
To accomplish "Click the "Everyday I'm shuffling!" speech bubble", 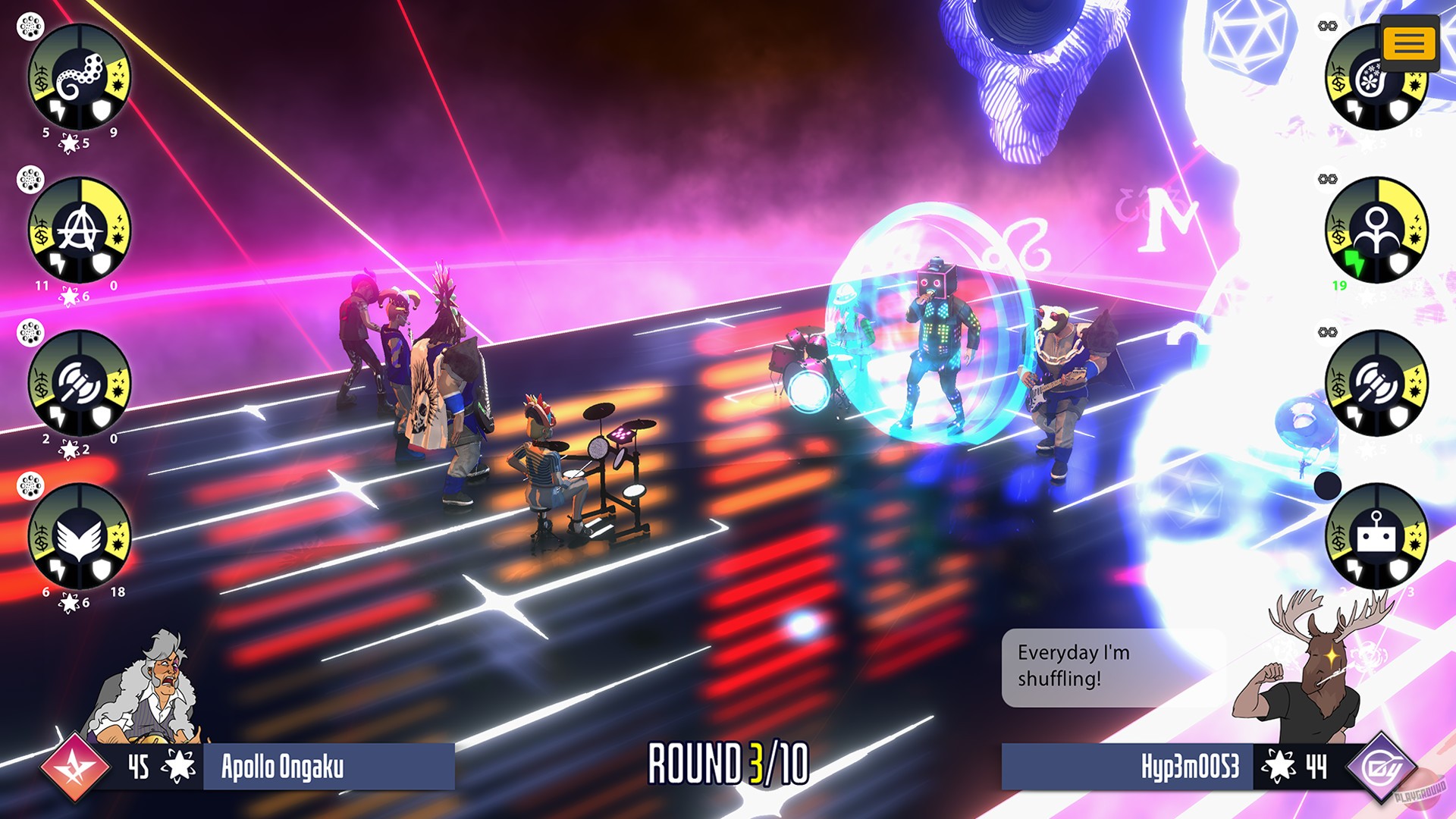I will (x=1092, y=667).
